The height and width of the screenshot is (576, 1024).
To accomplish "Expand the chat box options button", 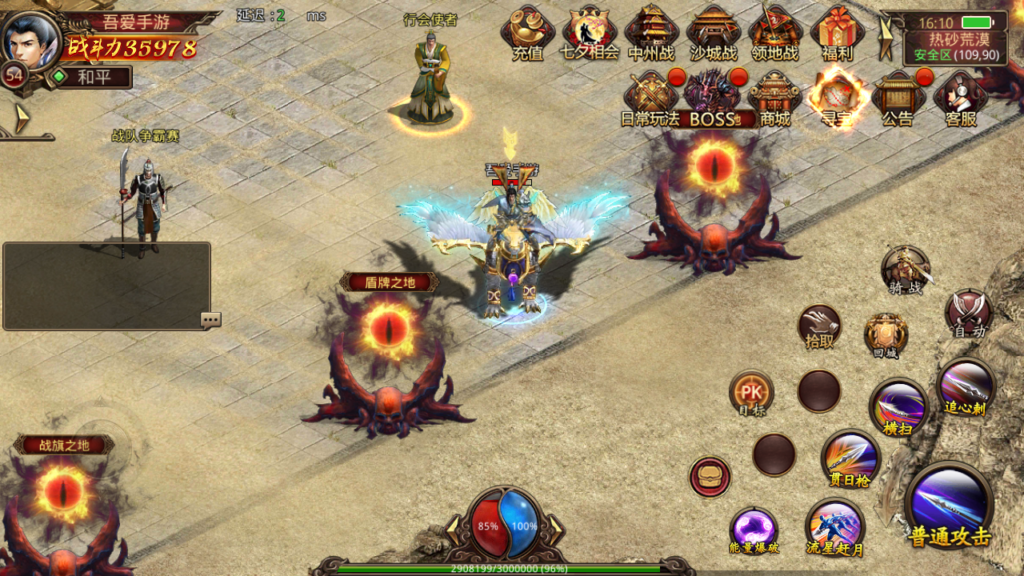I will 210,320.
